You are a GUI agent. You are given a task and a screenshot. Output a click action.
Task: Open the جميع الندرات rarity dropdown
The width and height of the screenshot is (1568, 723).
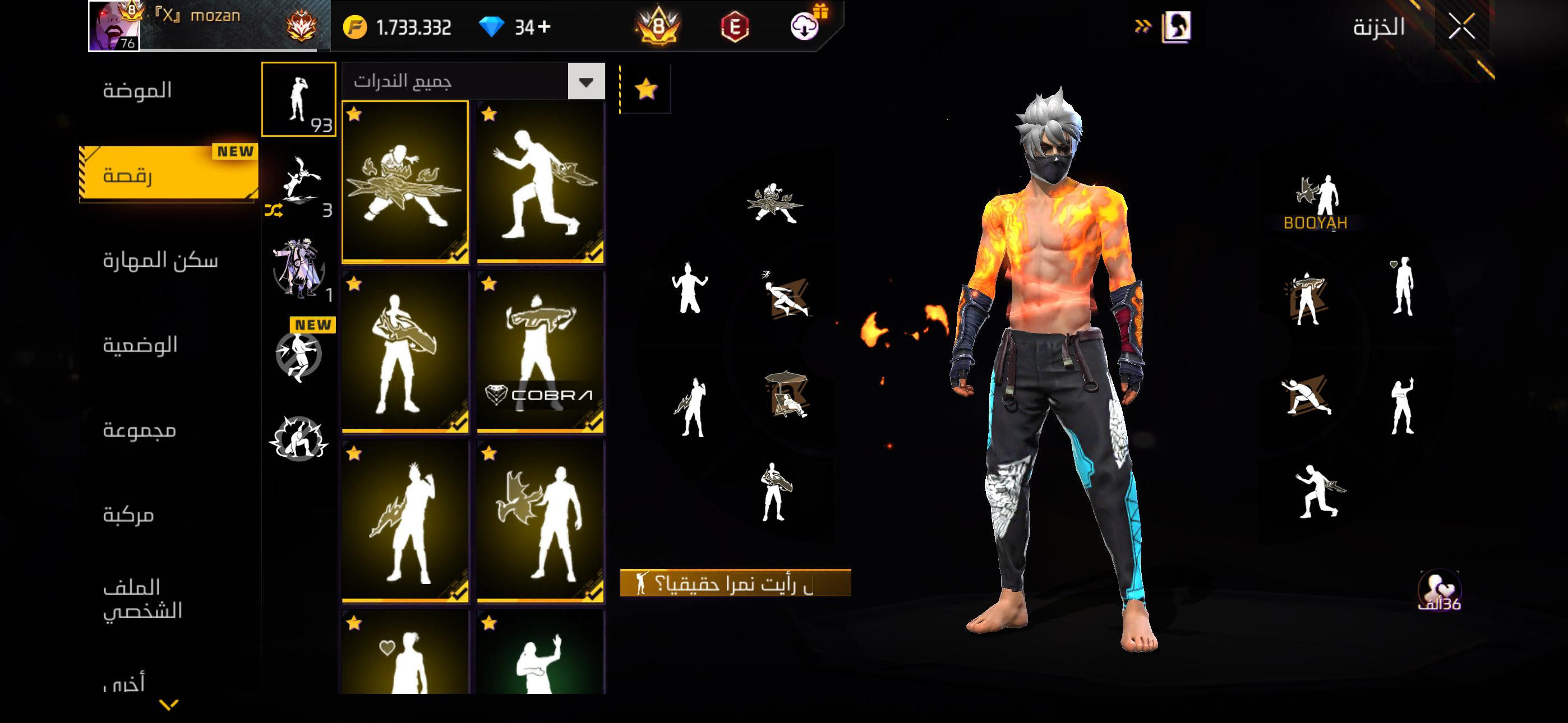click(x=586, y=82)
